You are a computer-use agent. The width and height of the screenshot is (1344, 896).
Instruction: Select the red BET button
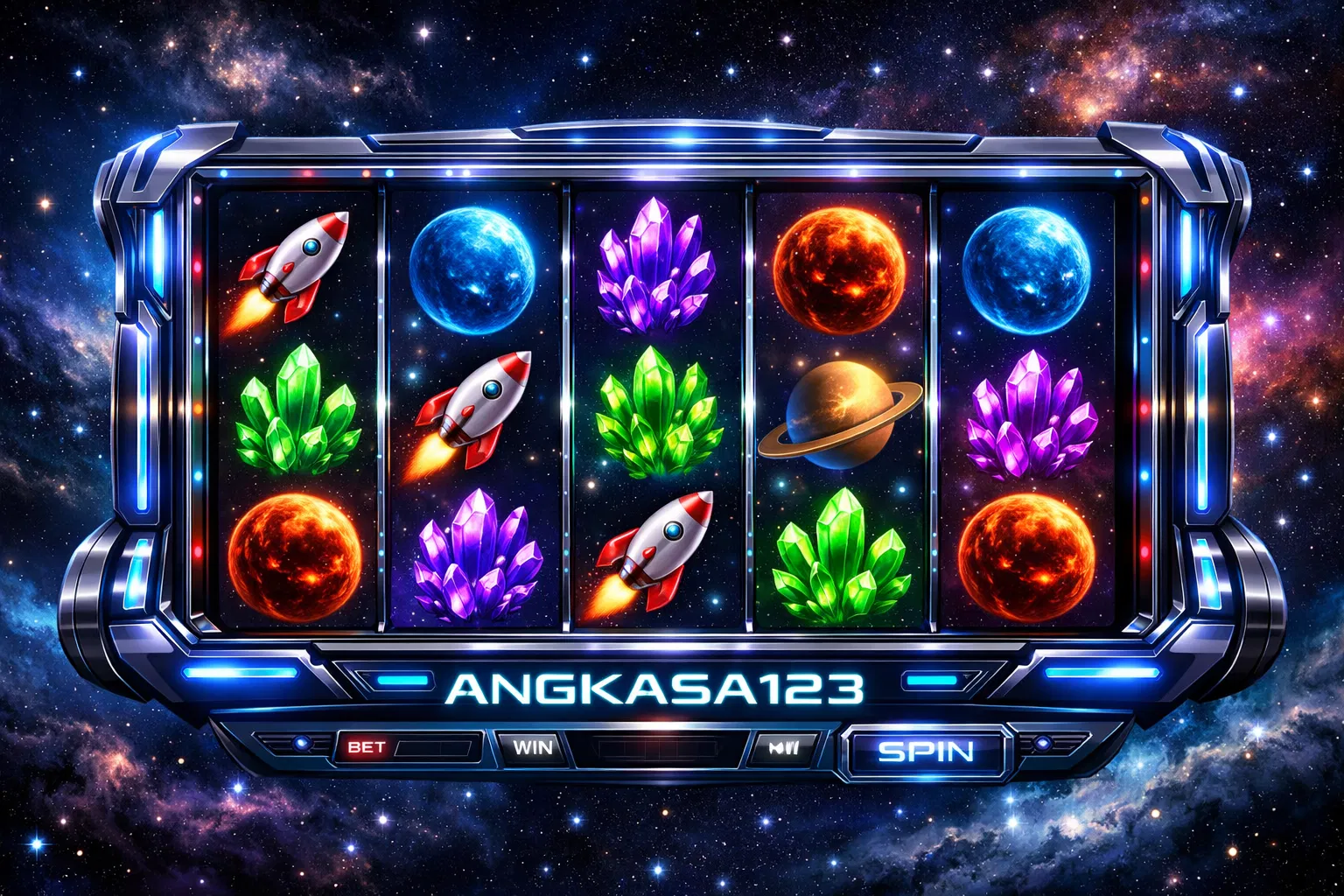coord(367,747)
